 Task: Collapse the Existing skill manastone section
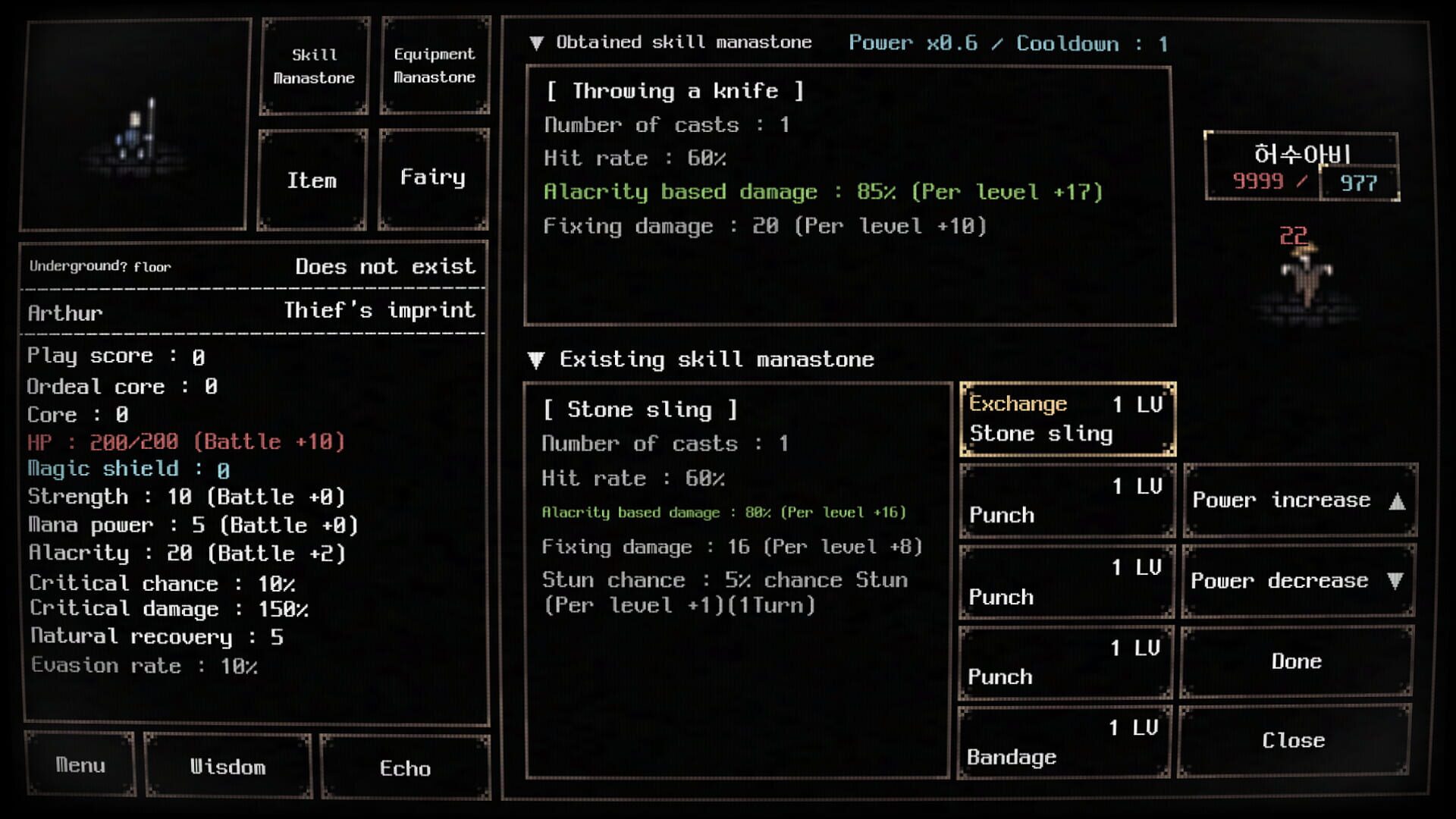tap(539, 359)
